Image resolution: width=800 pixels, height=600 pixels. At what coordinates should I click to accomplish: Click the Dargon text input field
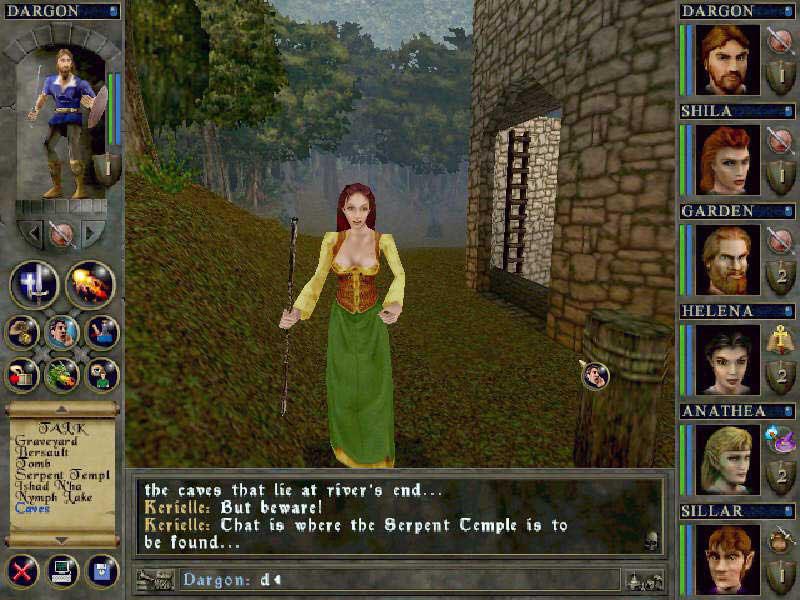[x=400, y=579]
